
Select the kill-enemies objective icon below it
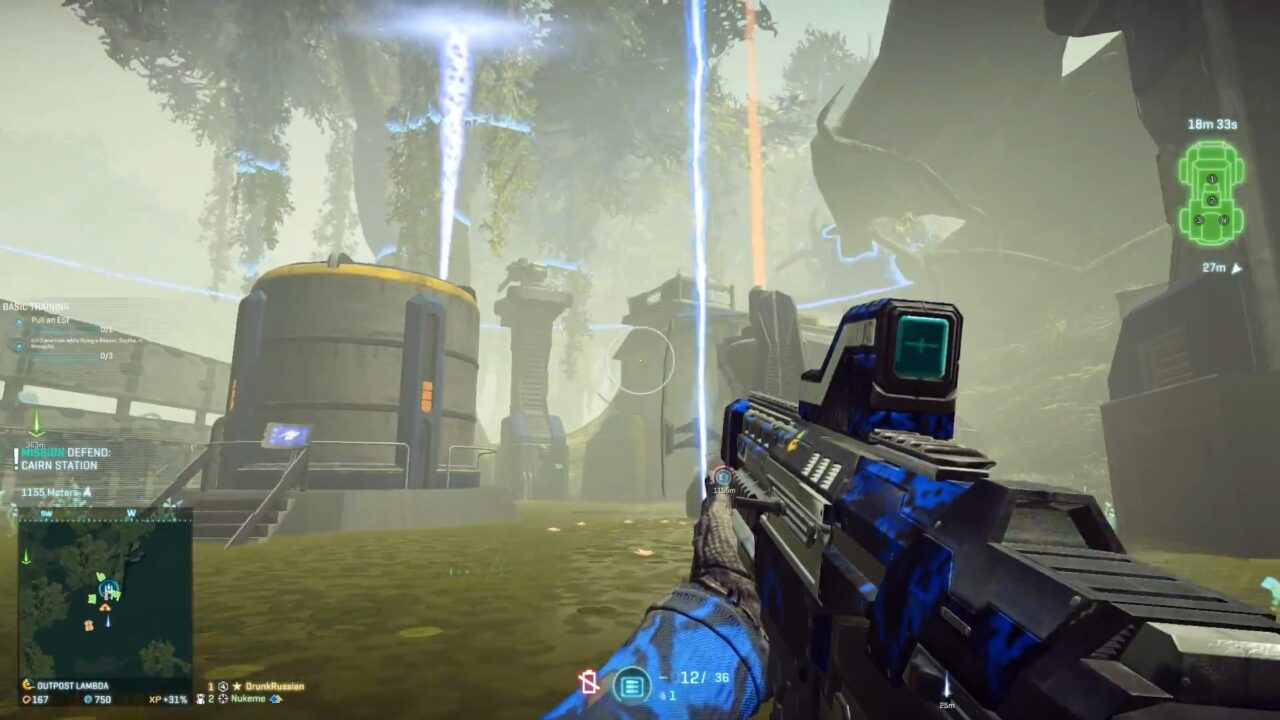[x=18, y=346]
